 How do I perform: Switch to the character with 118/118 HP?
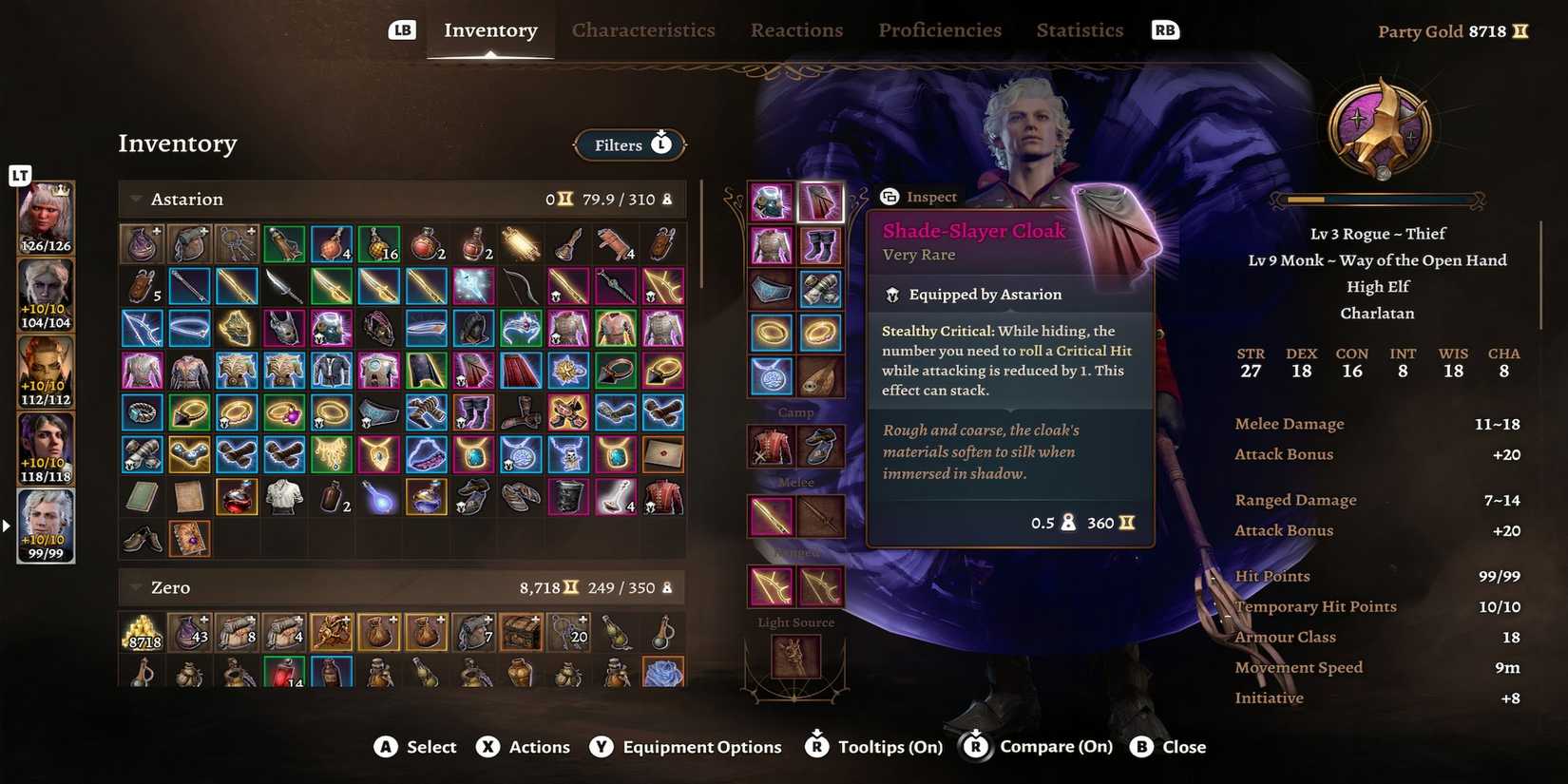[46, 449]
